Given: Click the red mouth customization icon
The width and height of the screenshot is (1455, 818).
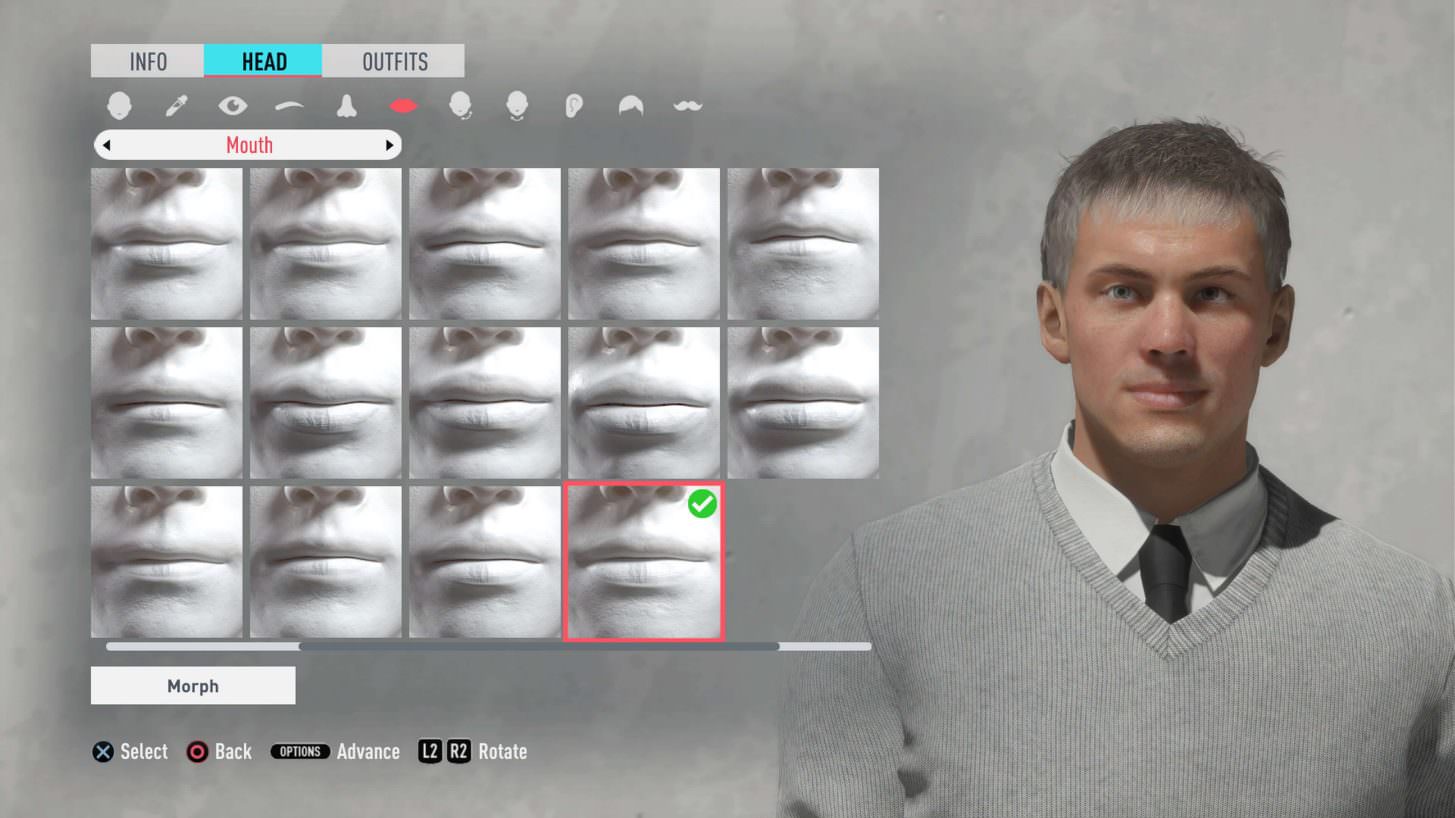Looking at the screenshot, I should click(x=402, y=103).
